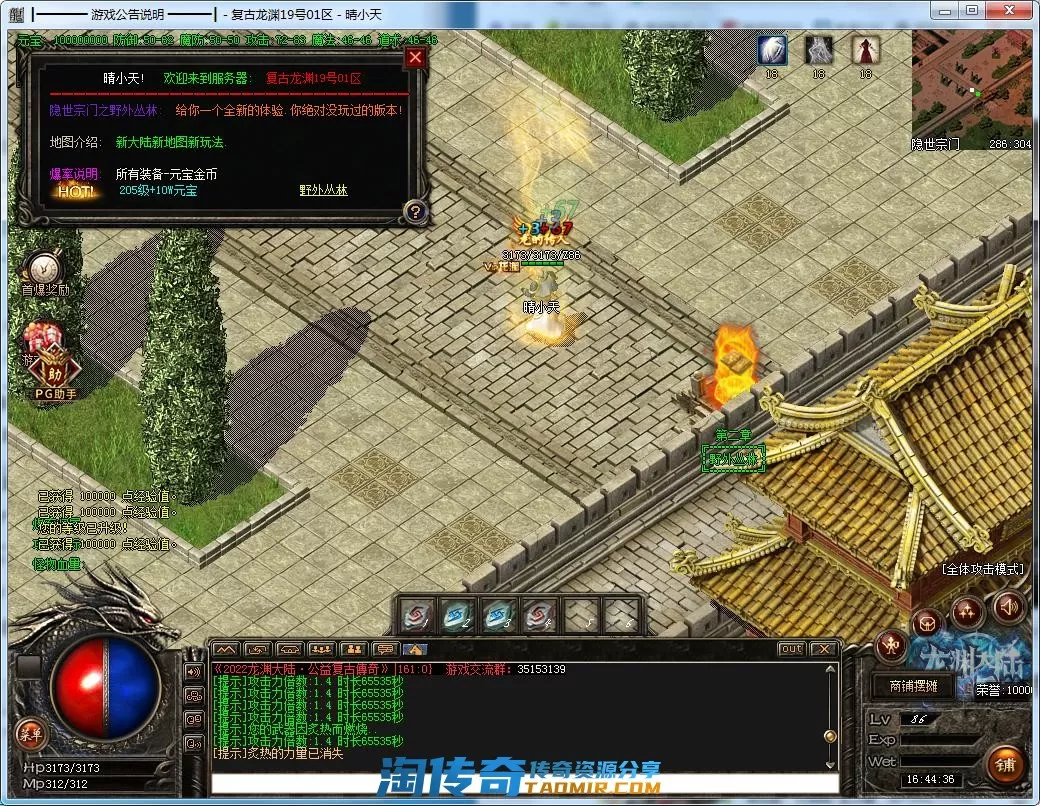Viewport: 1040px width, 806px height.
Task: Open the 野外丛林 link in the announcement
Action: tap(323, 190)
